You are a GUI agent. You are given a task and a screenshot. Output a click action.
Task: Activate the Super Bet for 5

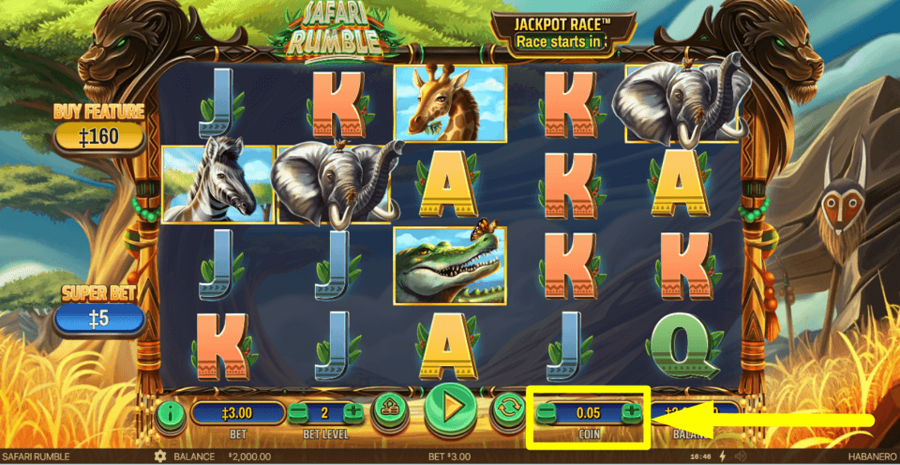coord(100,317)
